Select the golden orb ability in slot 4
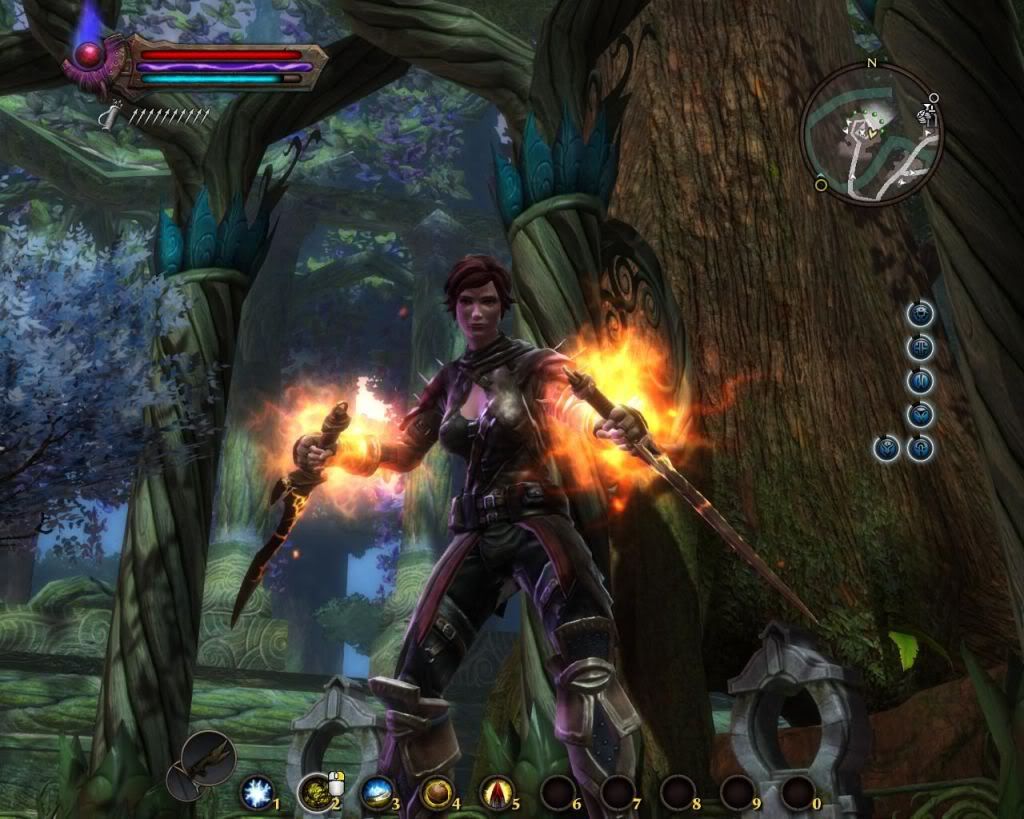Viewport: 1024px width, 819px height. coord(436,793)
